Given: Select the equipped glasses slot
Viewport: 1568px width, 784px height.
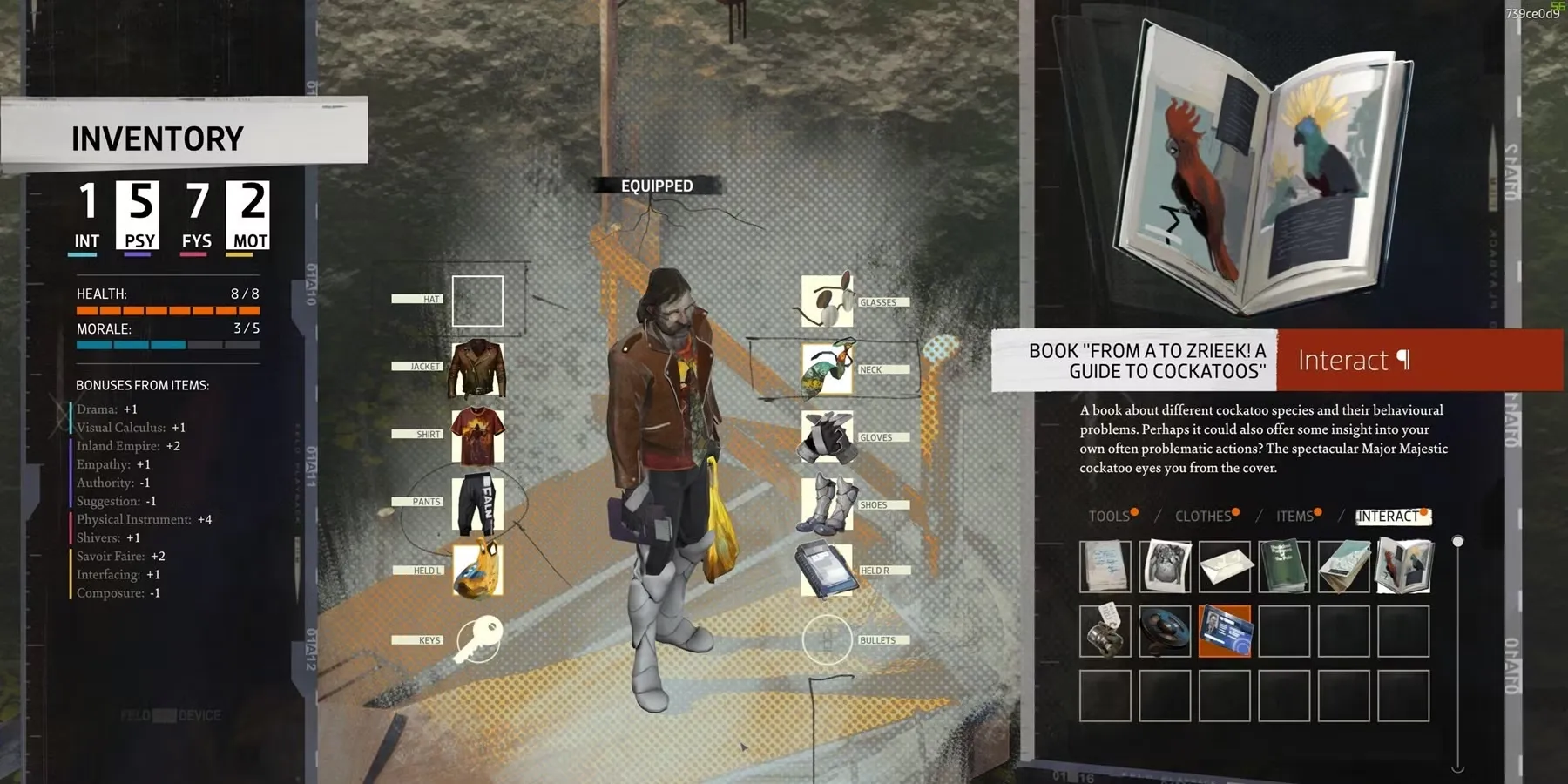Looking at the screenshot, I should (x=827, y=301).
